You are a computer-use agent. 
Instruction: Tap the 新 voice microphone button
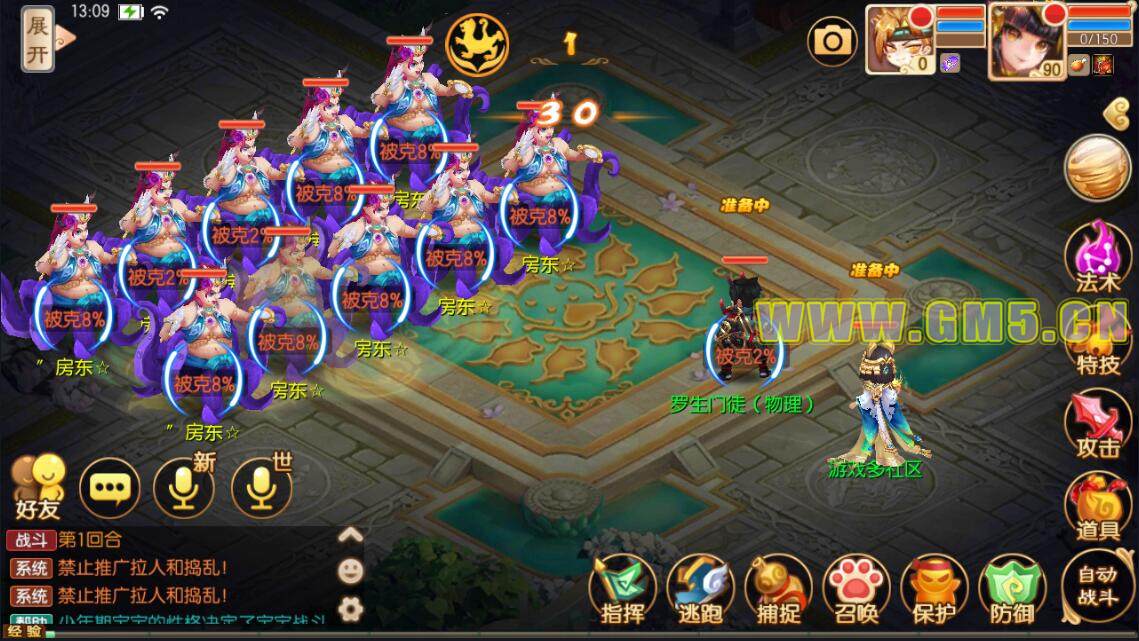(x=183, y=487)
